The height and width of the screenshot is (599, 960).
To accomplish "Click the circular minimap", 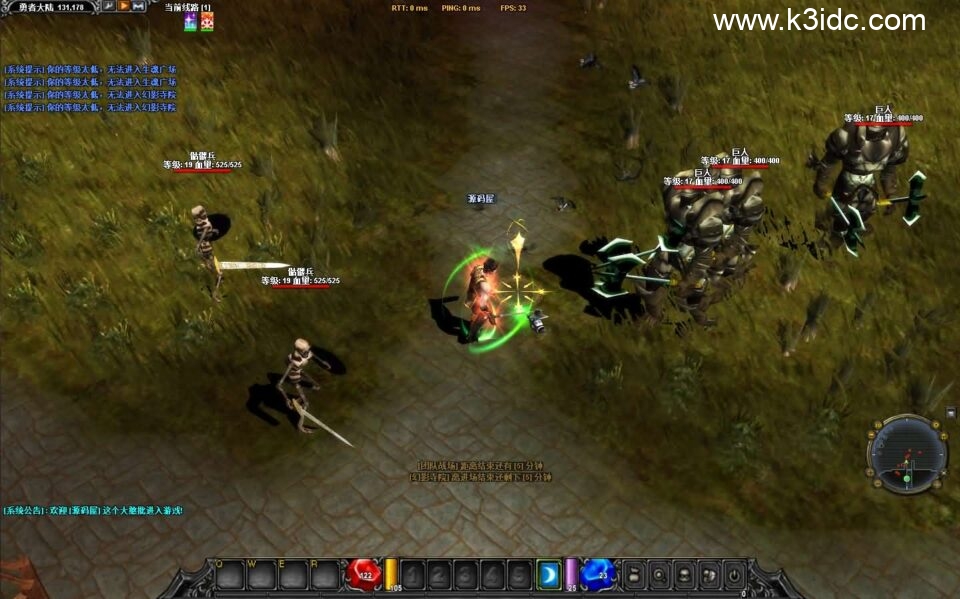I will 906,455.
